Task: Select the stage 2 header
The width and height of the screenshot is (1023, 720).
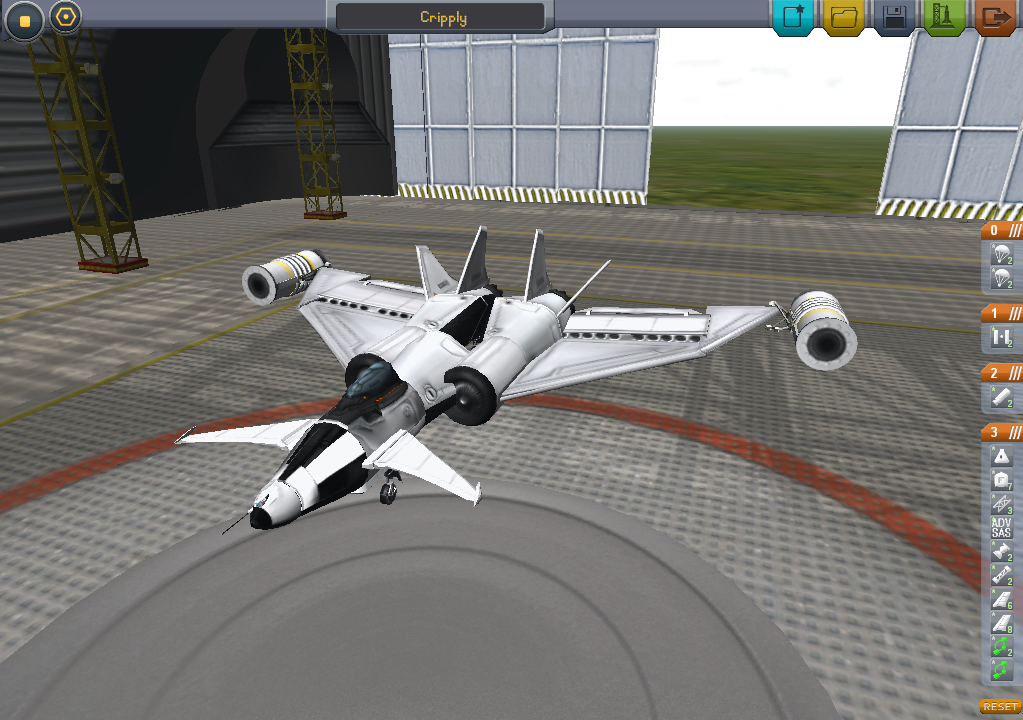Action: coord(1001,373)
